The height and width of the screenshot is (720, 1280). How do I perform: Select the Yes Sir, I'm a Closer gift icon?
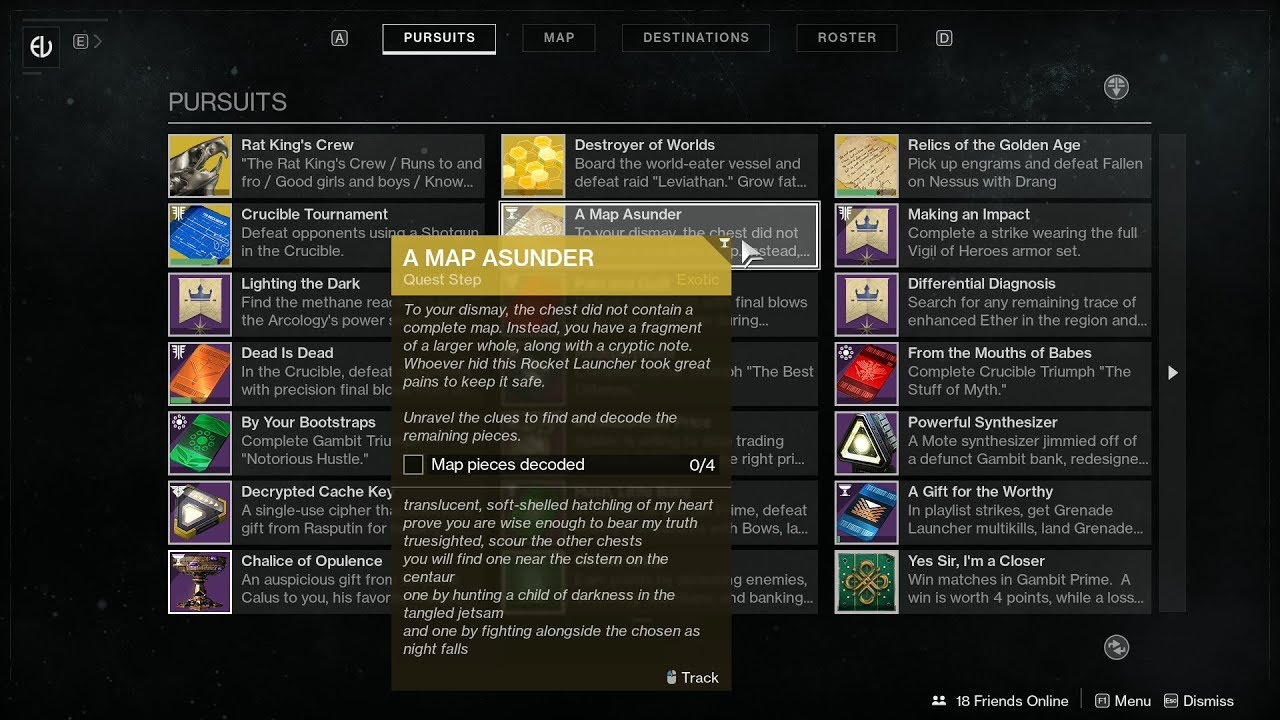(866, 582)
